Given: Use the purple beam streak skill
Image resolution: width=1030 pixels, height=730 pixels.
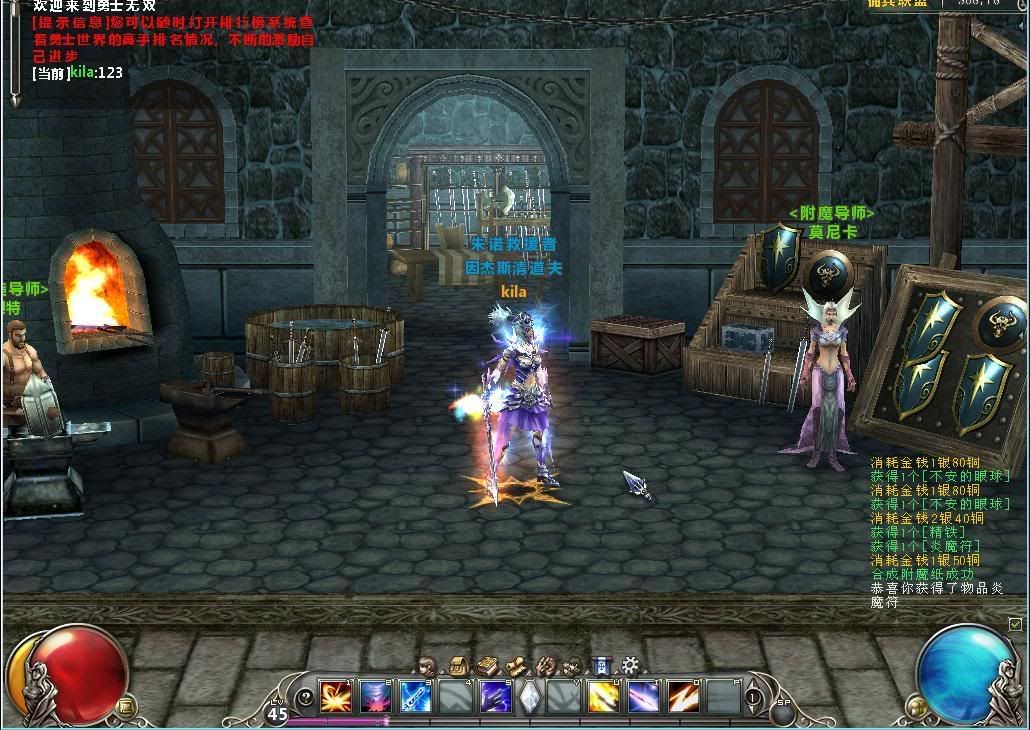Looking at the screenshot, I should tap(643, 696).
